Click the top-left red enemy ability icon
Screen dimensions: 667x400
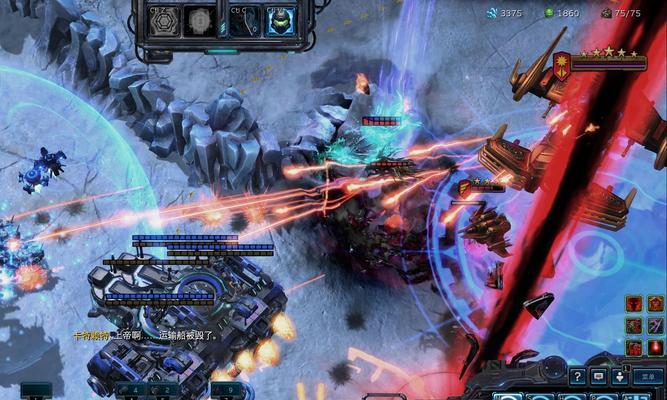point(633,303)
